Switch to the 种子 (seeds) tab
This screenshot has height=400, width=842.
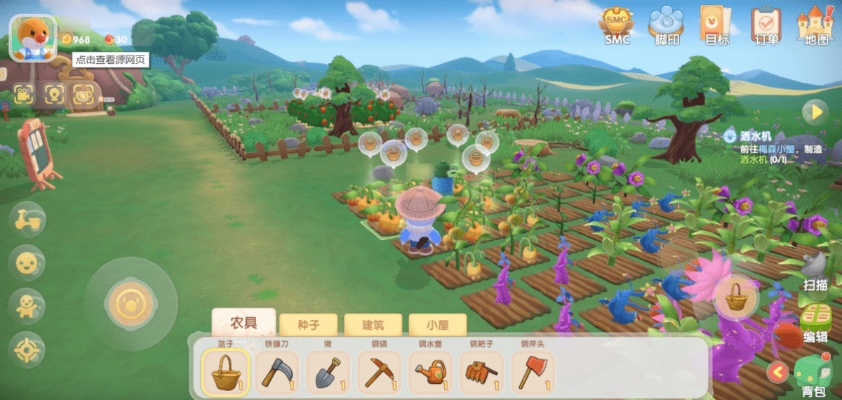308,324
